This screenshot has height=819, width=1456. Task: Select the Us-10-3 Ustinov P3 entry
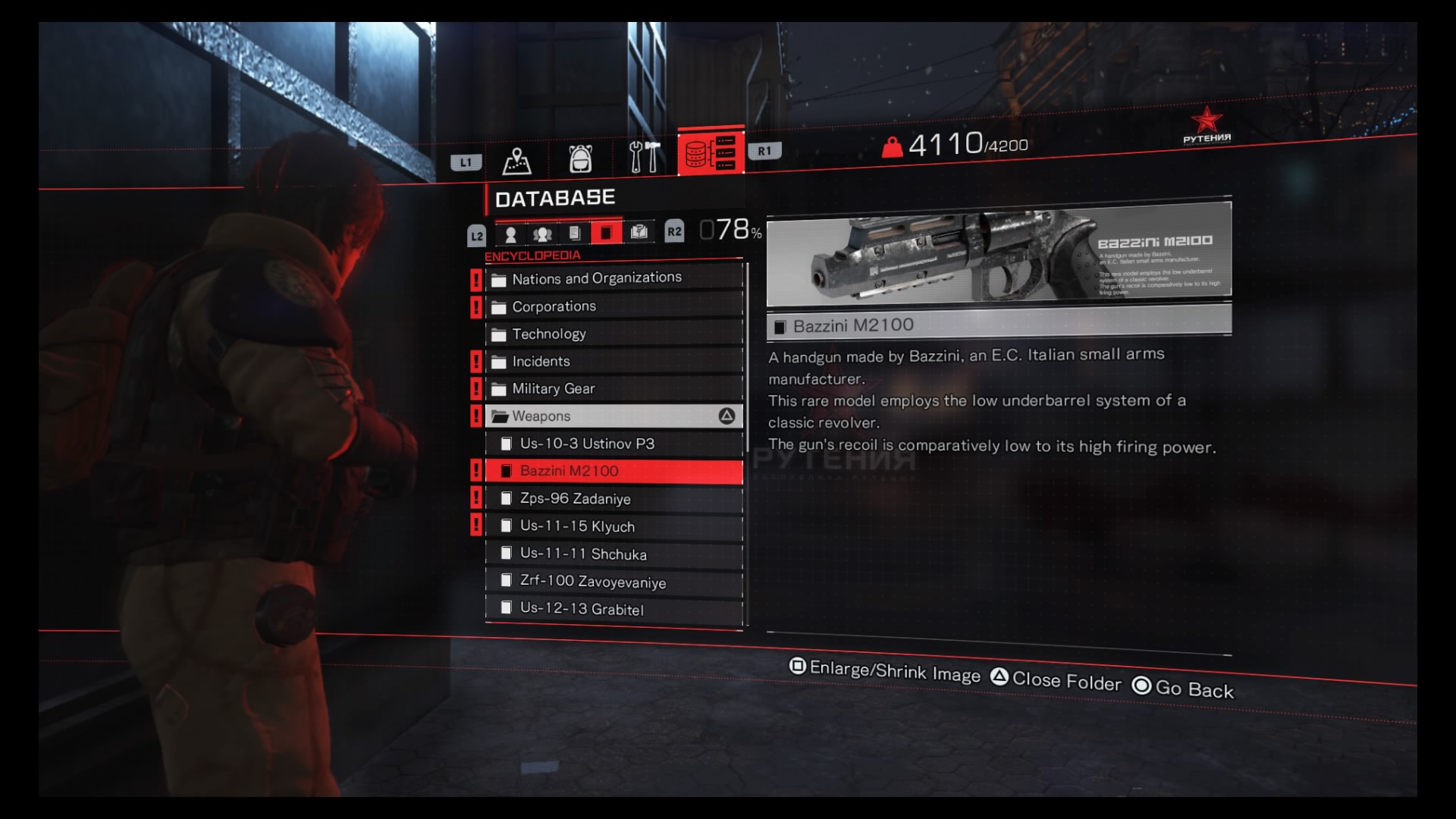tap(587, 444)
